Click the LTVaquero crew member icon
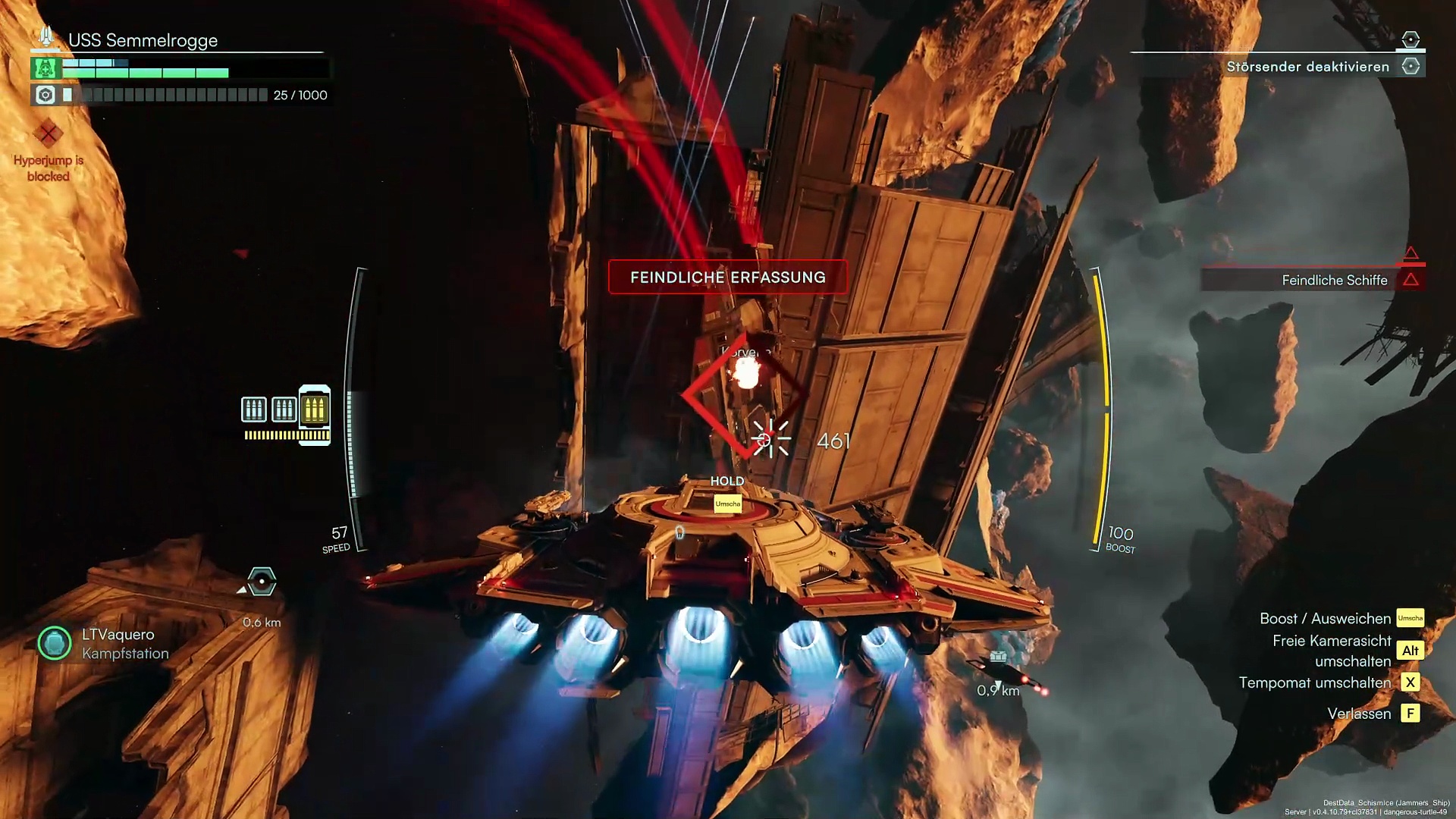This screenshot has height=819, width=1456. (55, 643)
